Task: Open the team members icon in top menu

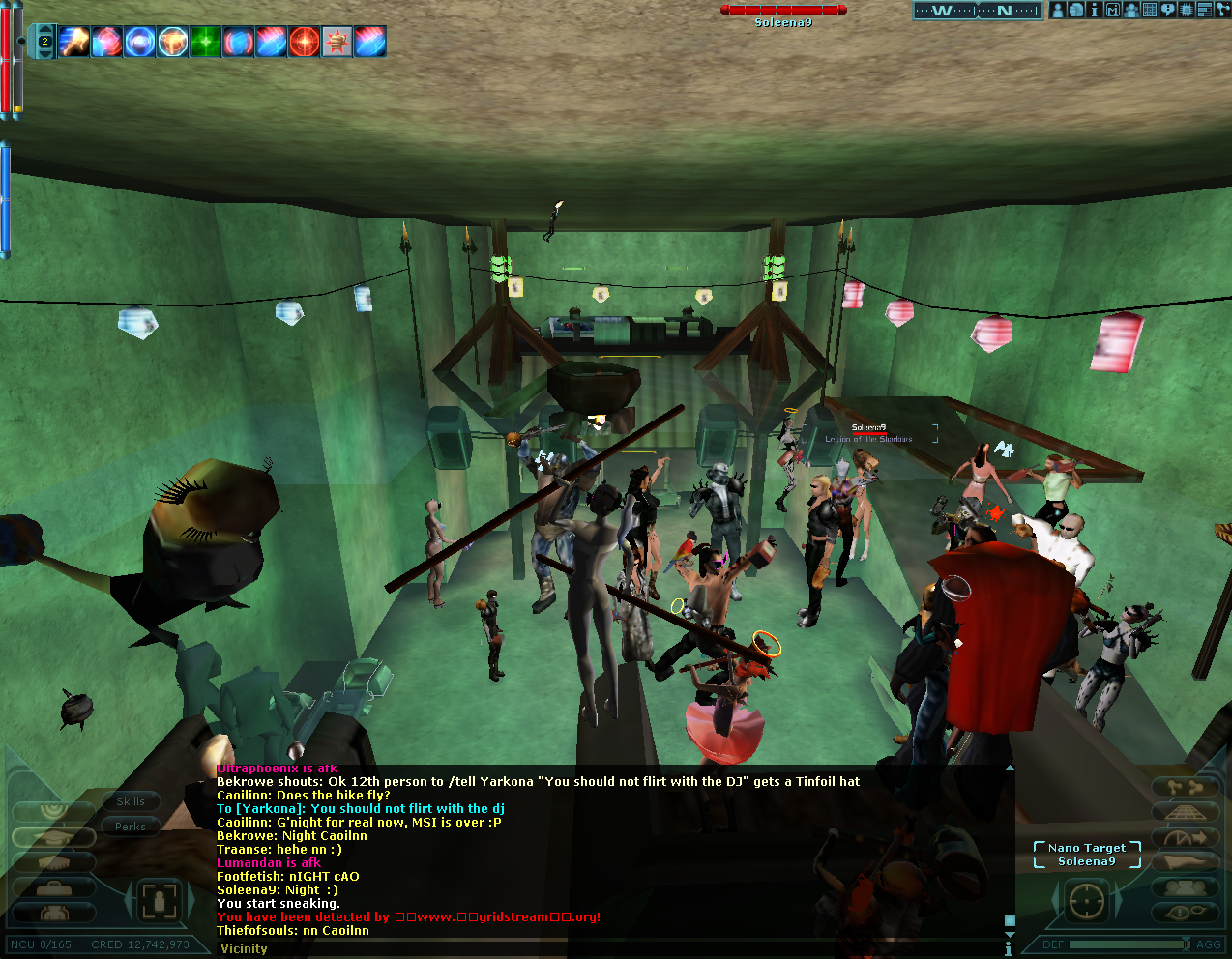Action: point(1130,11)
